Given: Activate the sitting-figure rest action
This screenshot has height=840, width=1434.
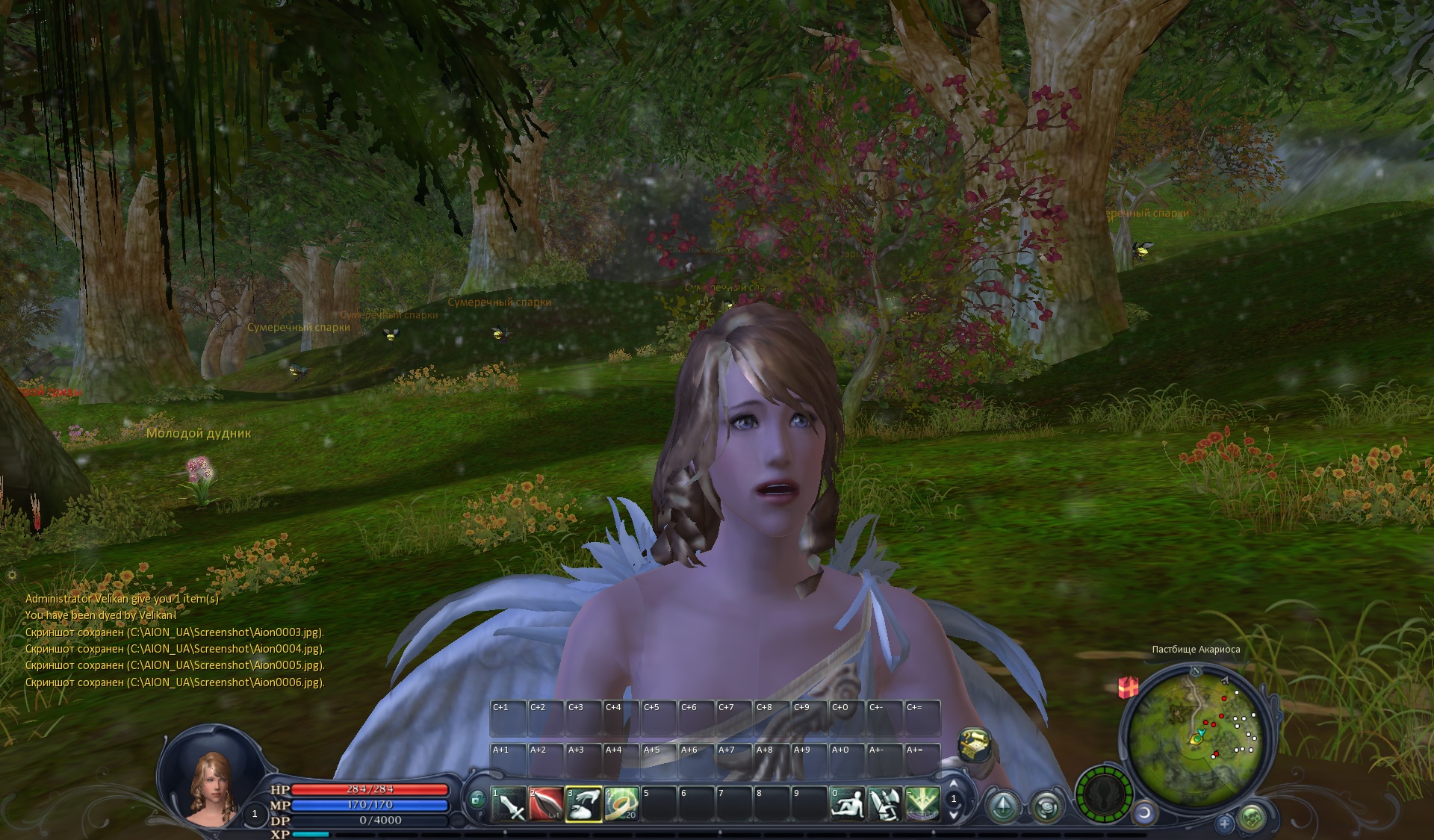Looking at the screenshot, I should tap(848, 804).
